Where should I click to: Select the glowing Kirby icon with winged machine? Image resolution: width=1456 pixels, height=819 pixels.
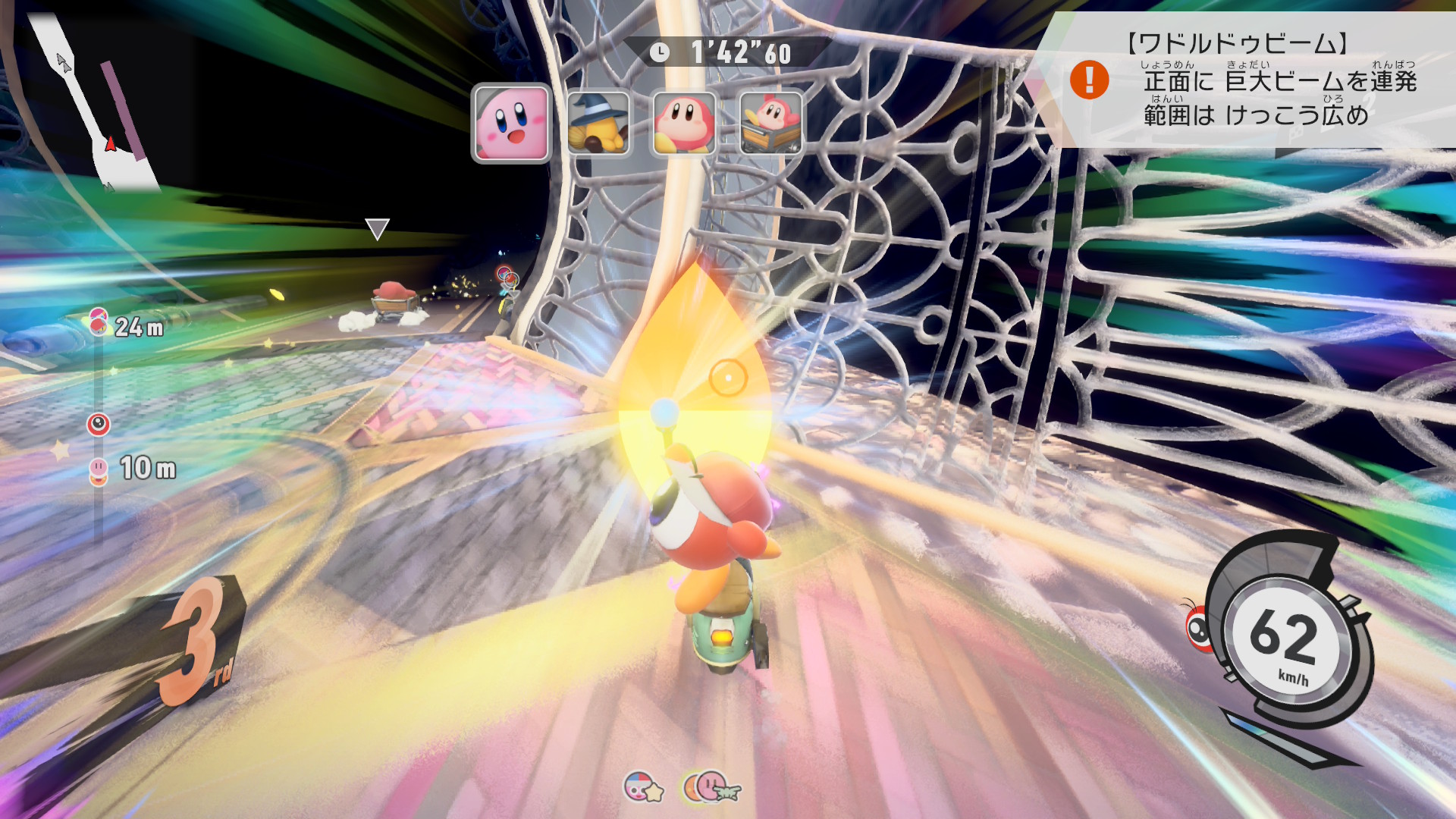pos(711,787)
